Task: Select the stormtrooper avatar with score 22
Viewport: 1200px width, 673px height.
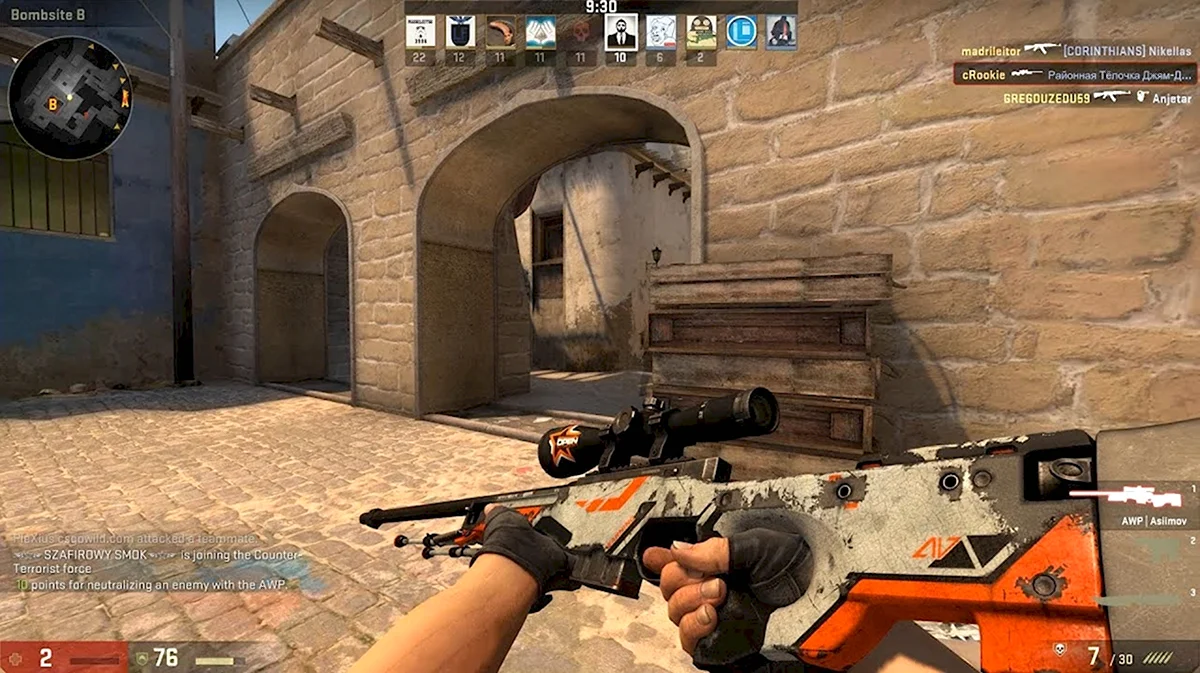Action: (420, 33)
